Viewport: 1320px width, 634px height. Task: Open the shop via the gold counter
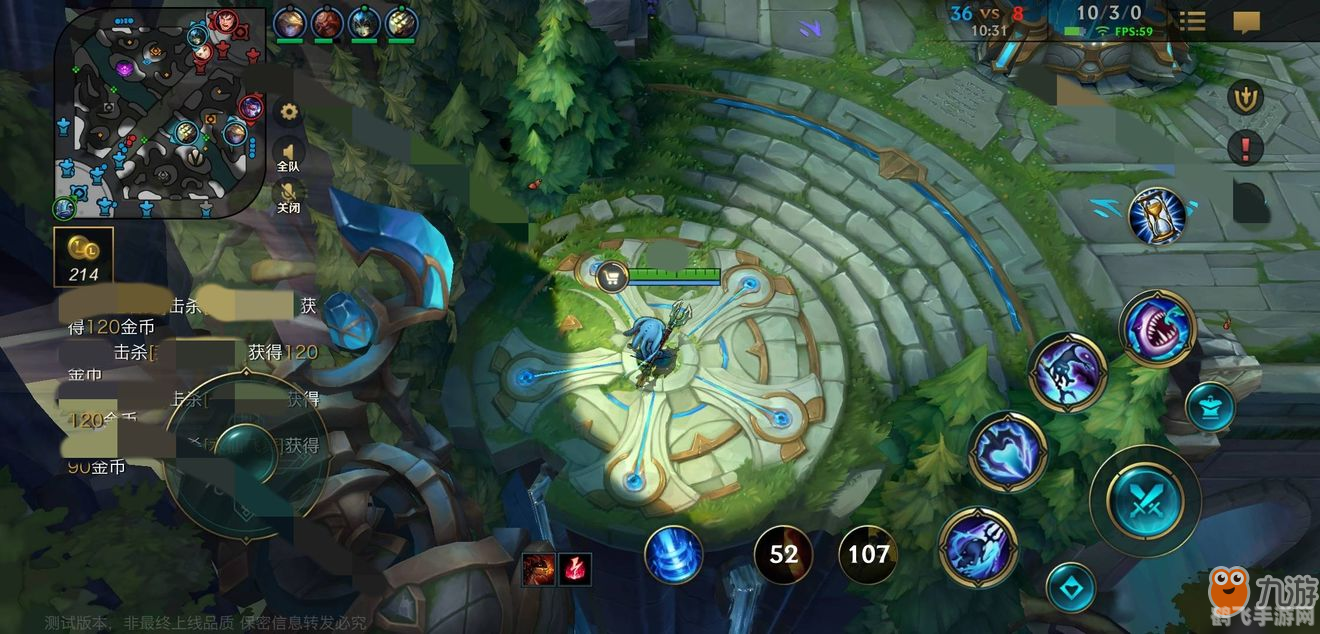(x=83, y=257)
